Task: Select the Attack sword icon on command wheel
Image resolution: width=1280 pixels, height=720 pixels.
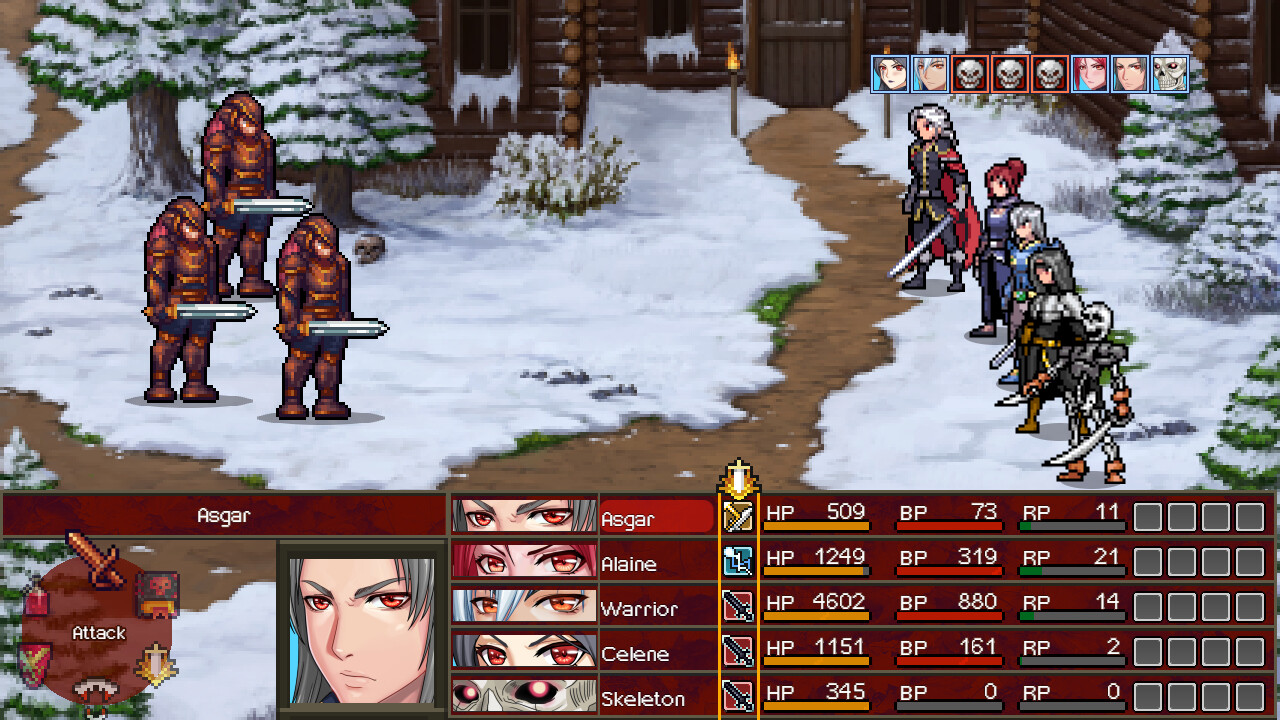Action: [x=96, y=556]
